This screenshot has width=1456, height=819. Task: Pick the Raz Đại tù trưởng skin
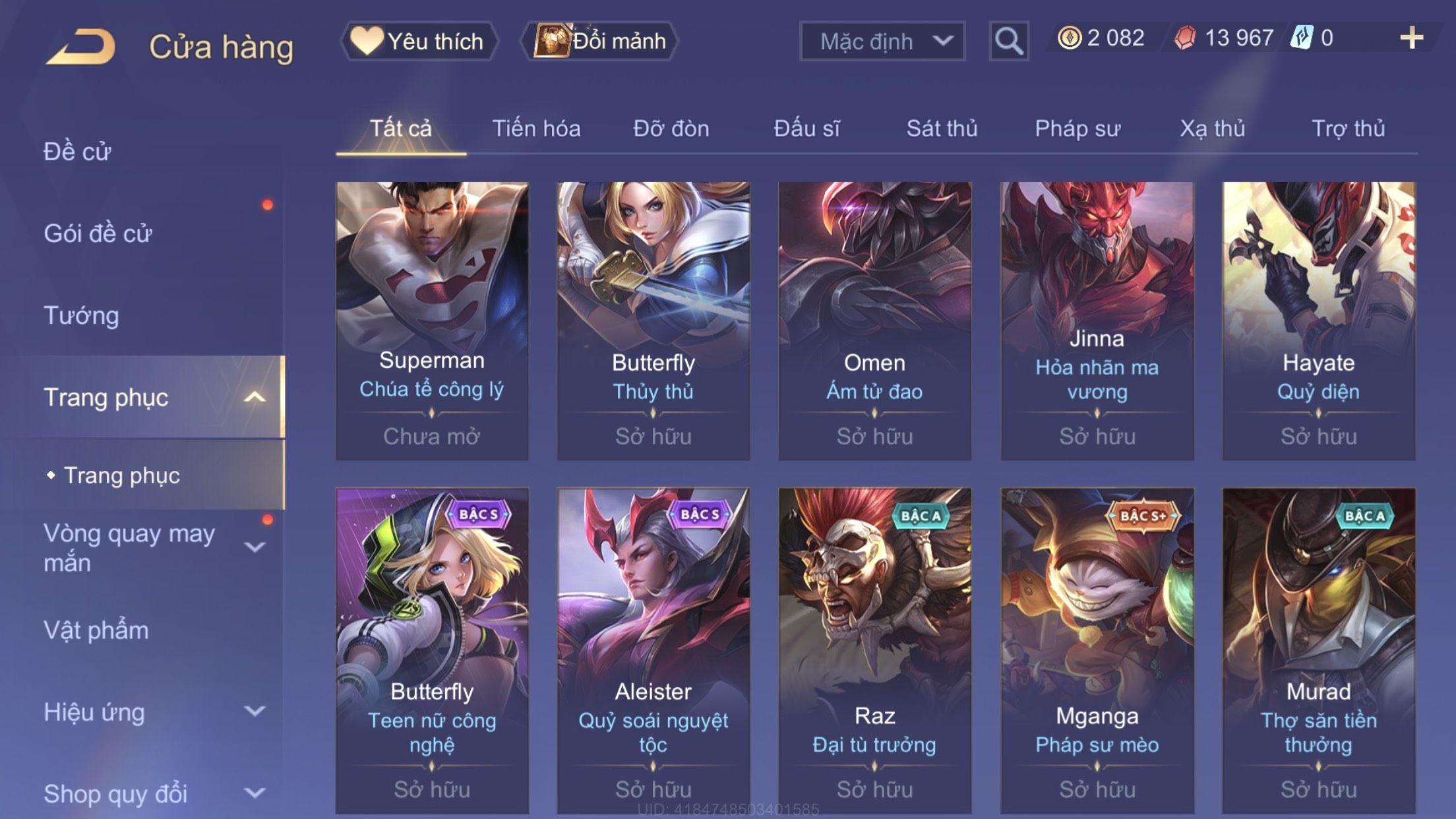click(x=874, y=650)
